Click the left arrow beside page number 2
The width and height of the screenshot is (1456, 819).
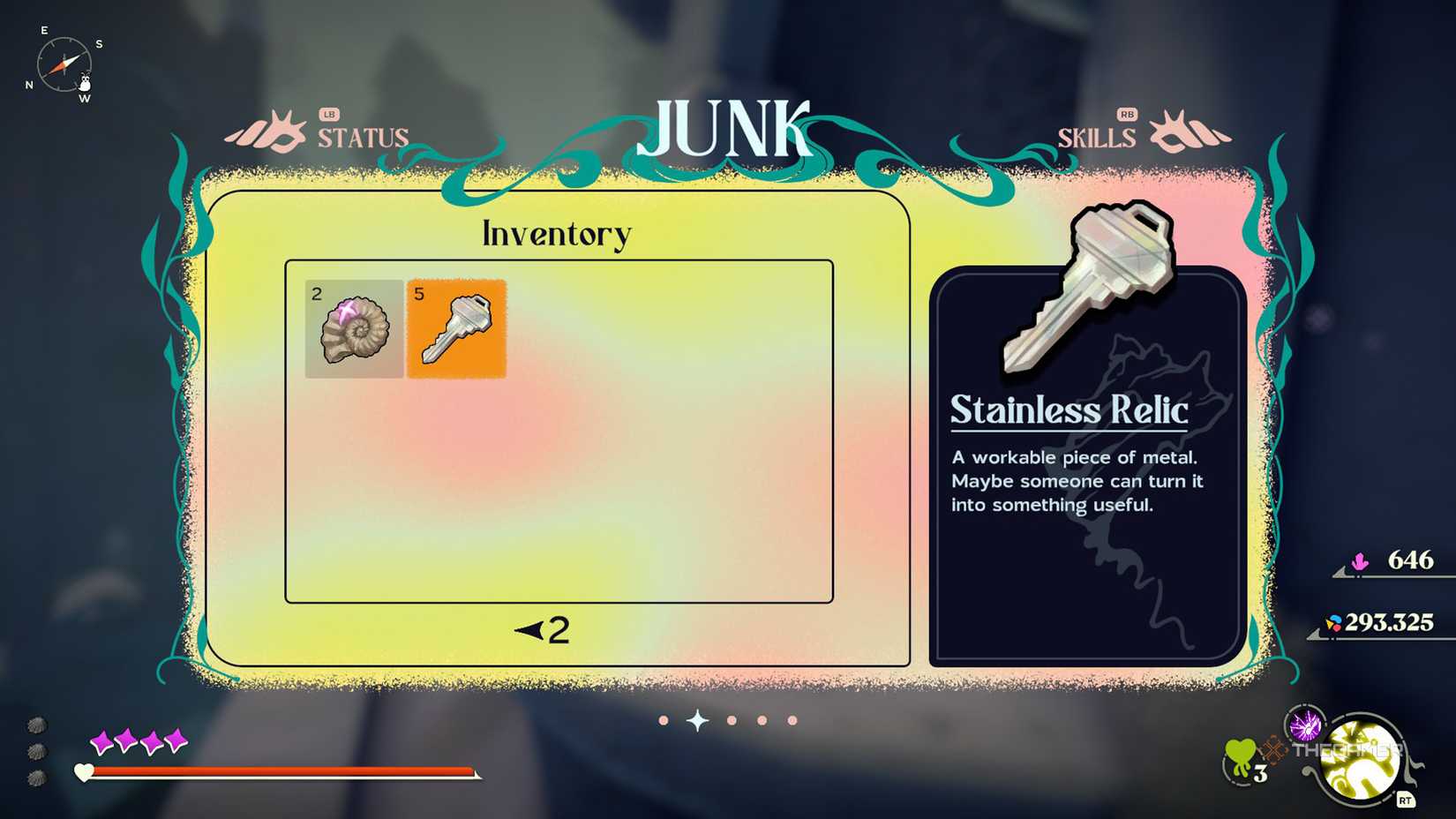tap(527, 630)
